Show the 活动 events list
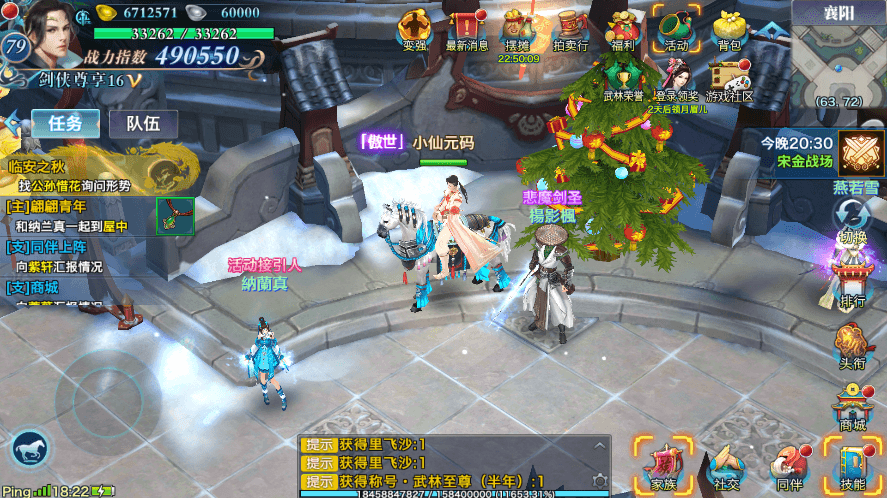The image size is (887, 498). pos(676,28)
